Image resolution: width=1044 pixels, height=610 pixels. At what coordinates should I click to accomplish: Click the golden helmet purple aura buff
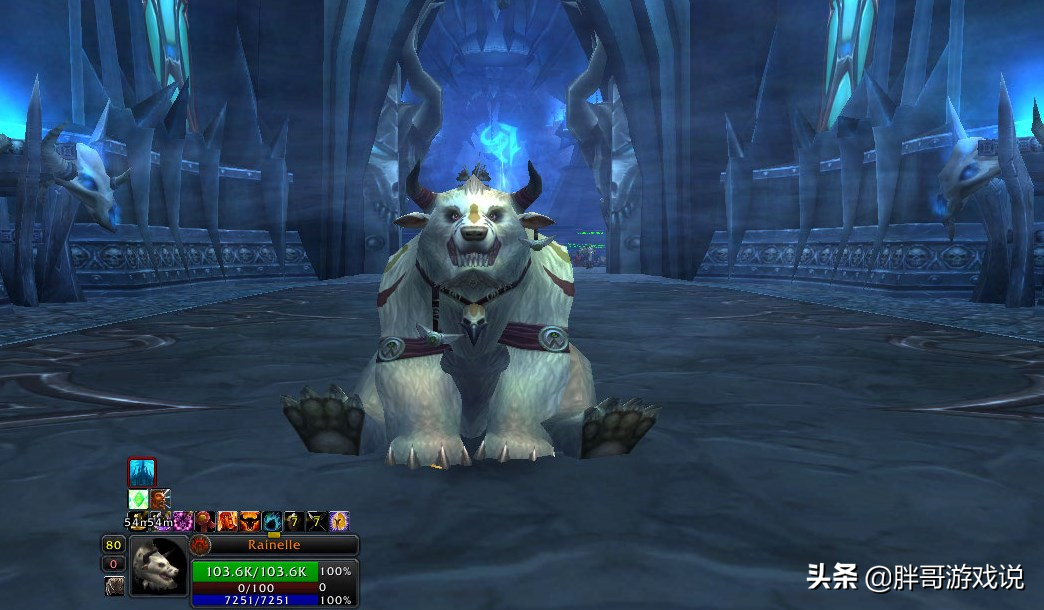pyautogui.click(x=339, y=520)
